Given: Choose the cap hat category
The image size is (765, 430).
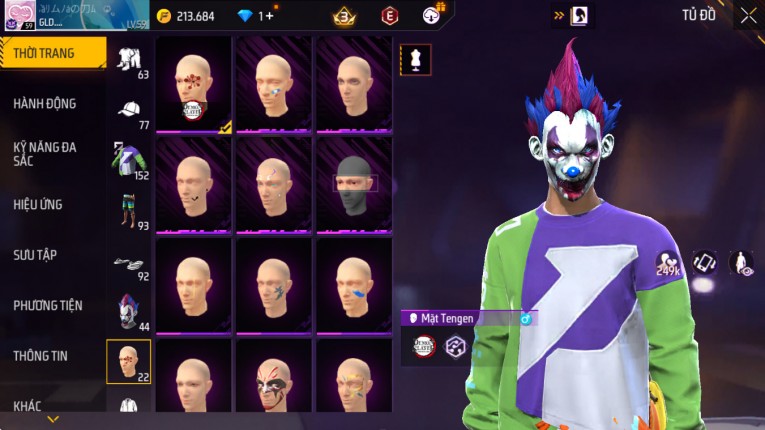Looking at the screenshot, I should click(129, 111).
